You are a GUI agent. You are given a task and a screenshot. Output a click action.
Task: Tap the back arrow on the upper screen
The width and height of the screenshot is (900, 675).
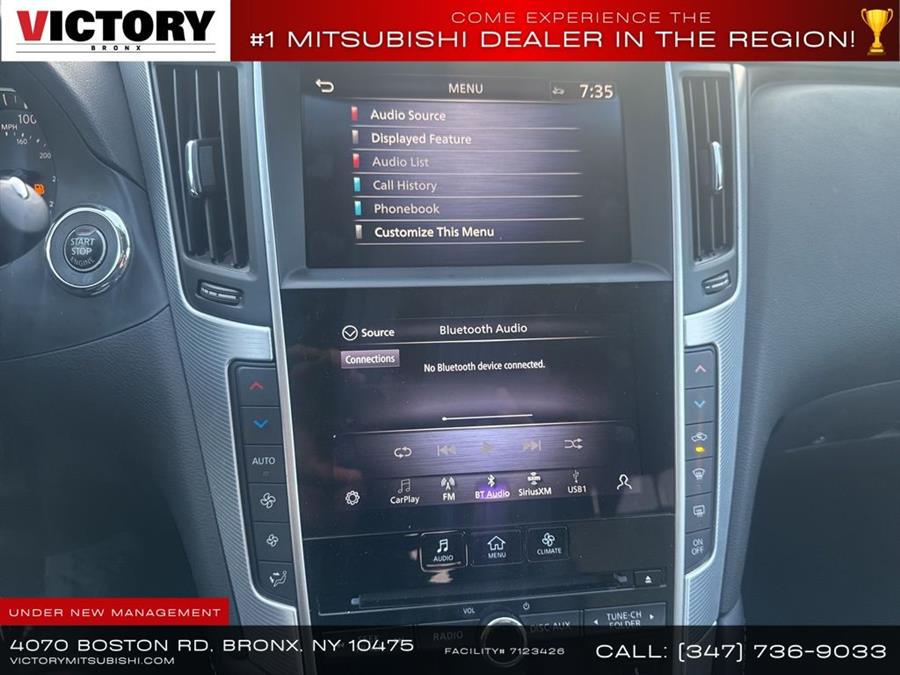[x=324, y=86]
